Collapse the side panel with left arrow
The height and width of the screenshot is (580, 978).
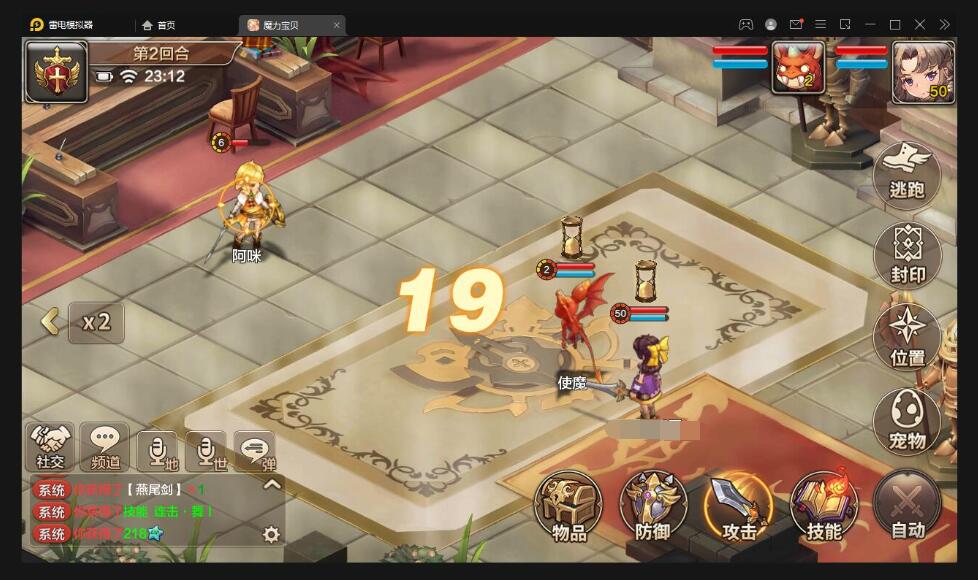pos(48,322)
